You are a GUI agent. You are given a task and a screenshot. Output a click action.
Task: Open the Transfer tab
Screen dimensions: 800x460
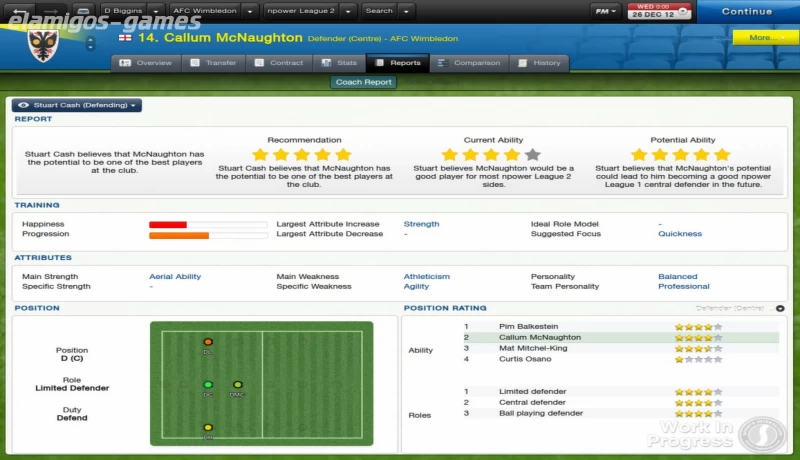(x=214, y=63)
